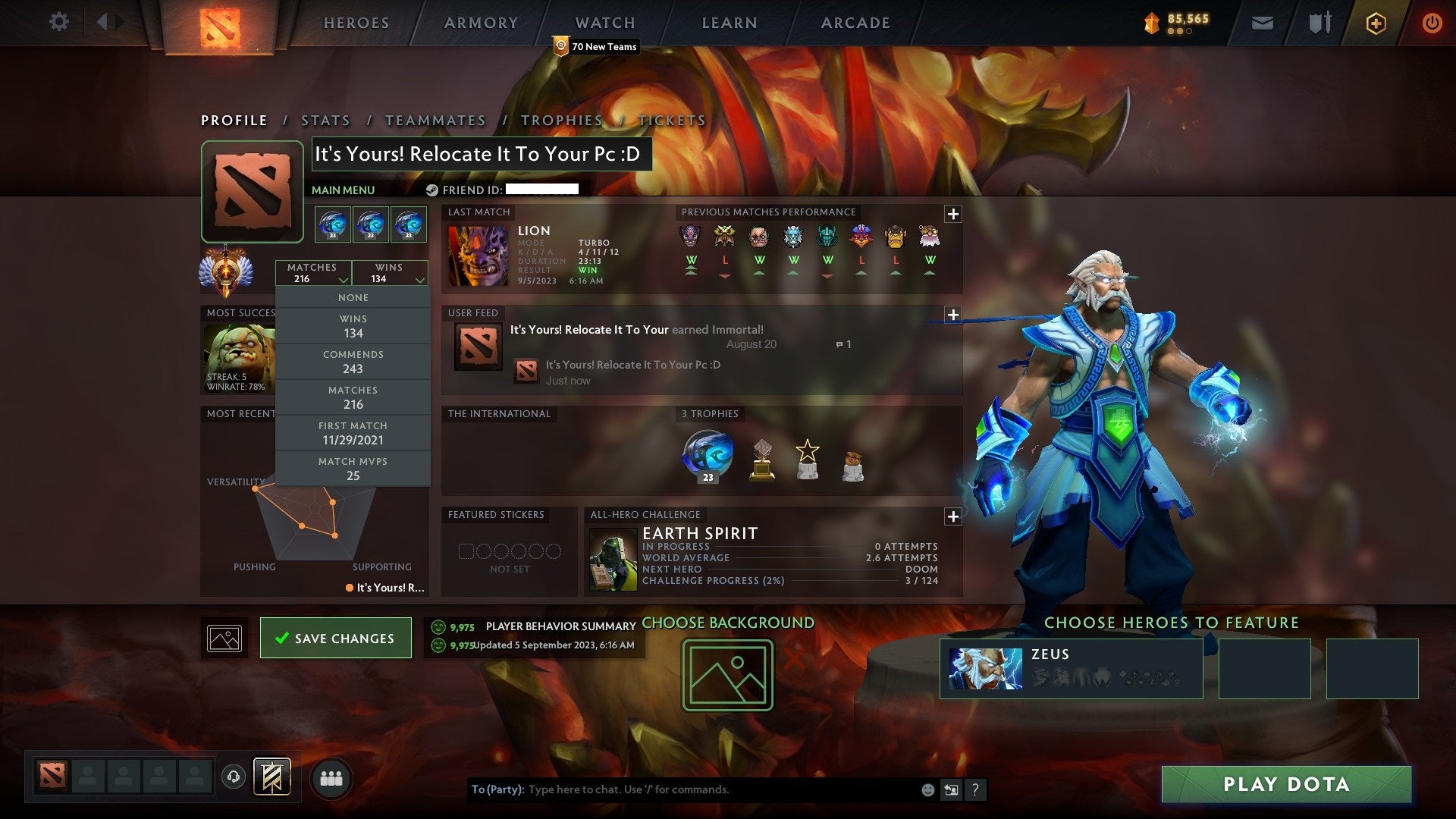Click the red power button to exit
The image size is (1456, 819).
1433,23
